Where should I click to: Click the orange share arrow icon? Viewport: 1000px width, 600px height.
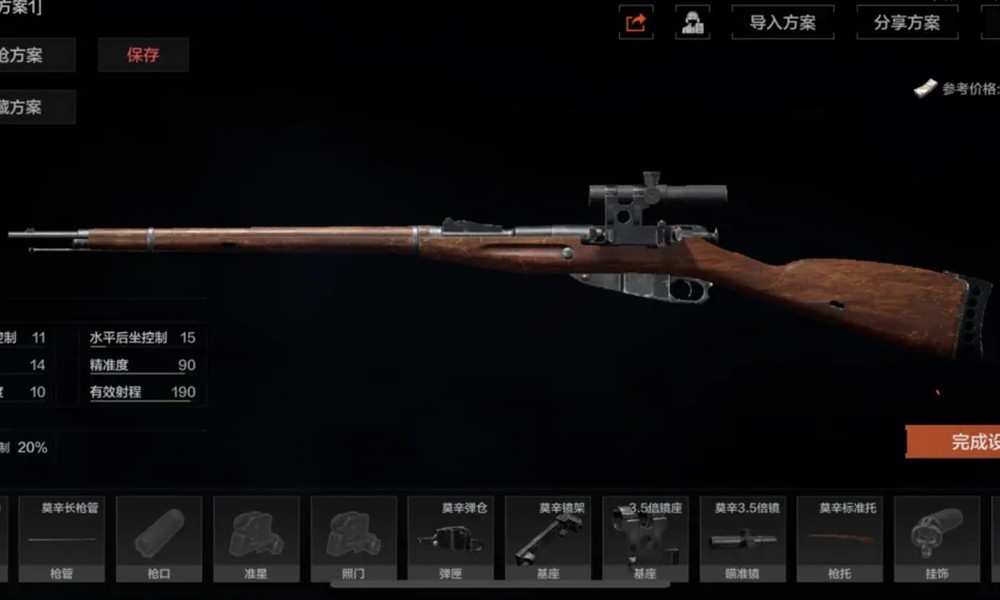click(636, 22)
